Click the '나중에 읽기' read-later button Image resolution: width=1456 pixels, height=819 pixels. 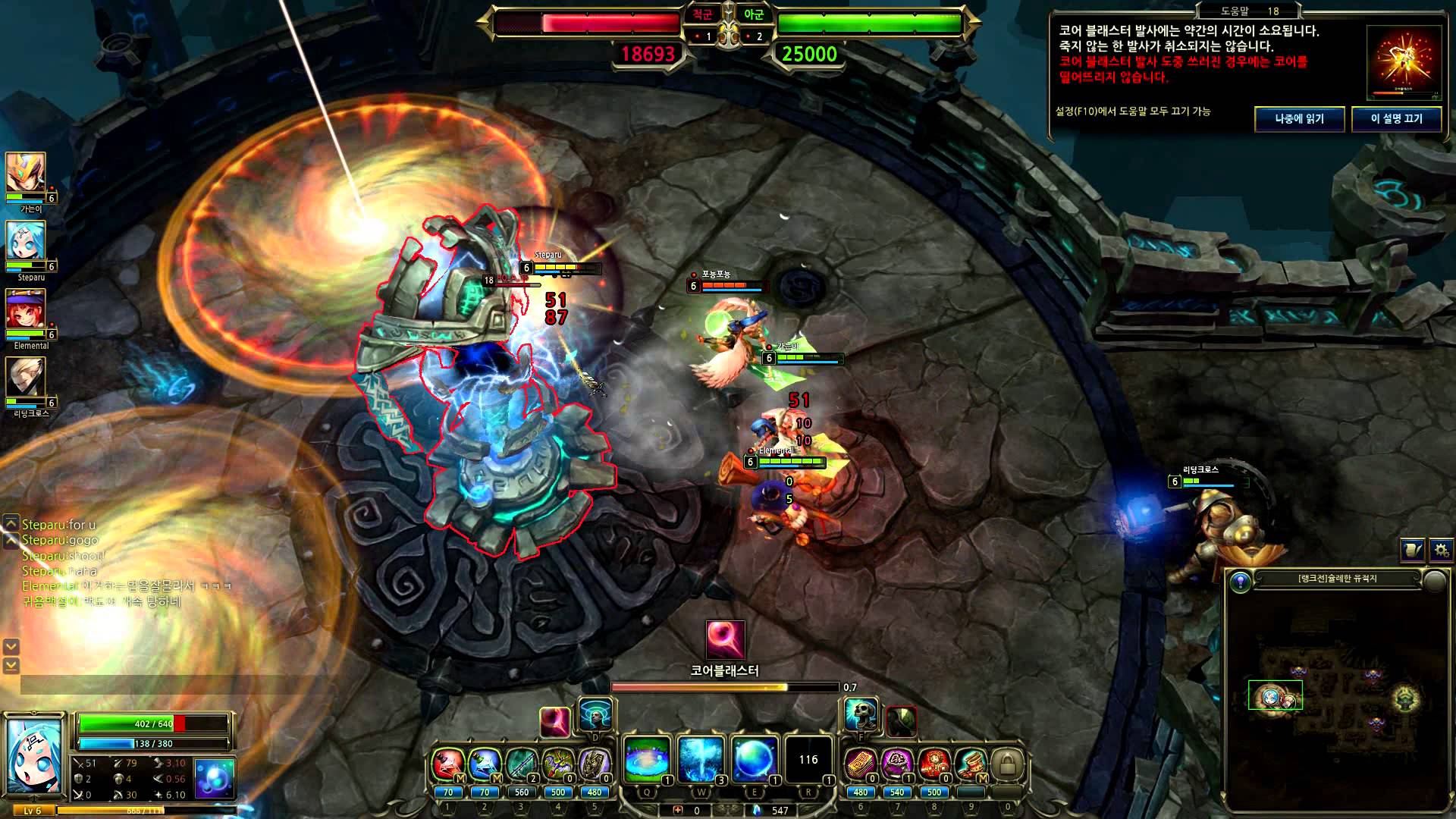click(x=1299, y=119)
